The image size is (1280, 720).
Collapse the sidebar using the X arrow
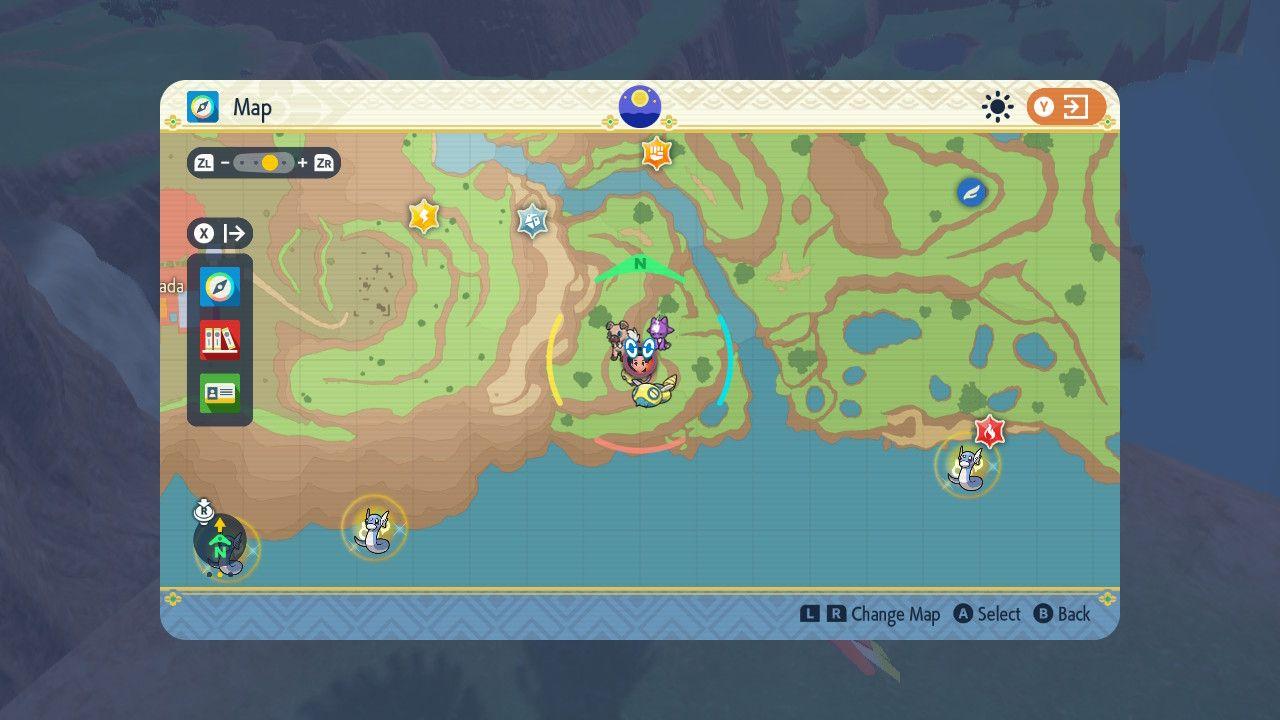220,233
